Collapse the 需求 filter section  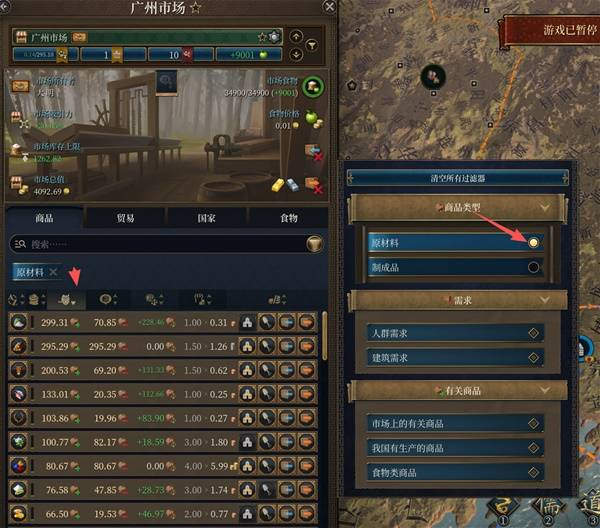coord(544,299)
